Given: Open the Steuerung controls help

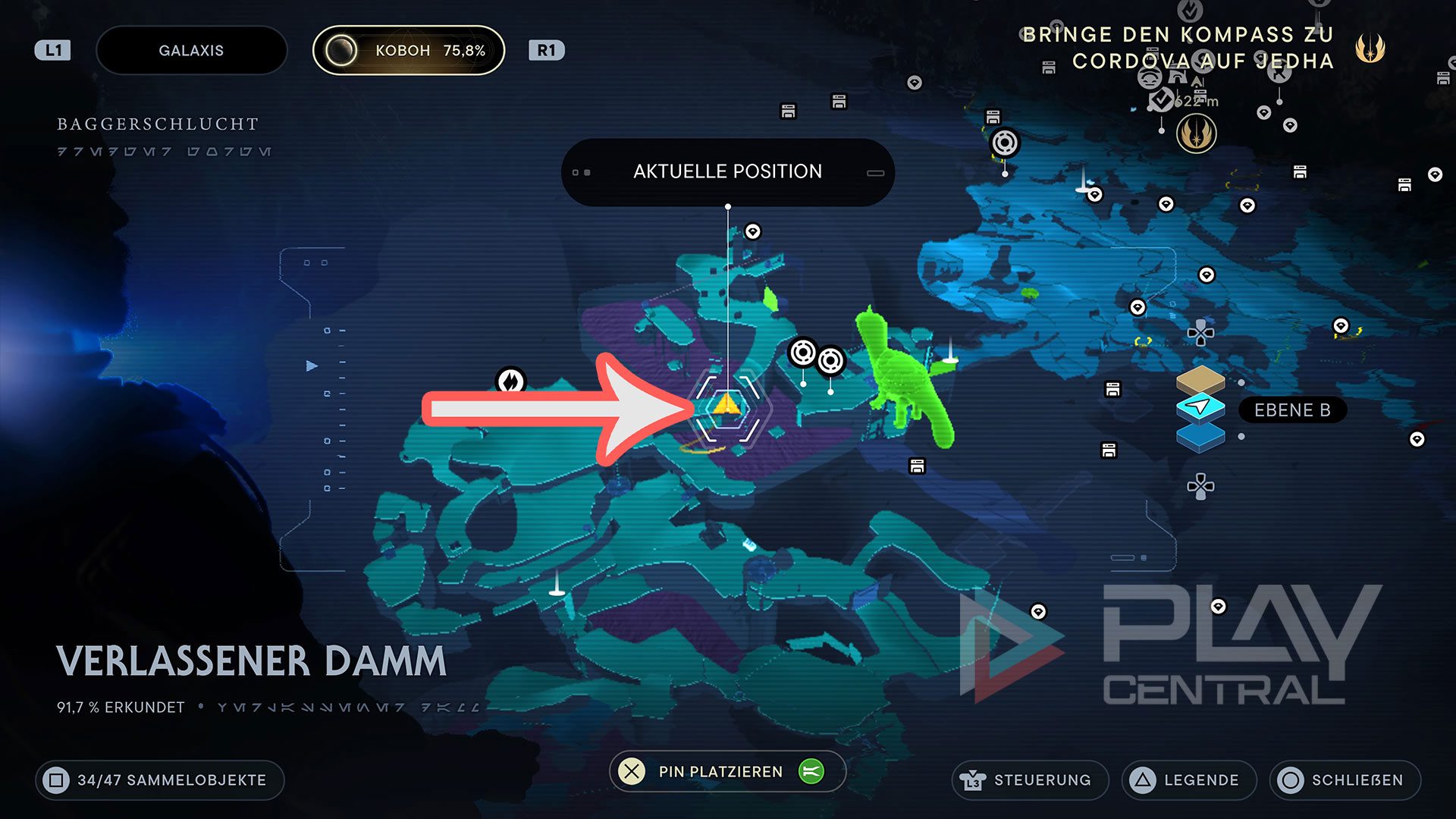Looking at the screenshot, I should point(1029,780).
